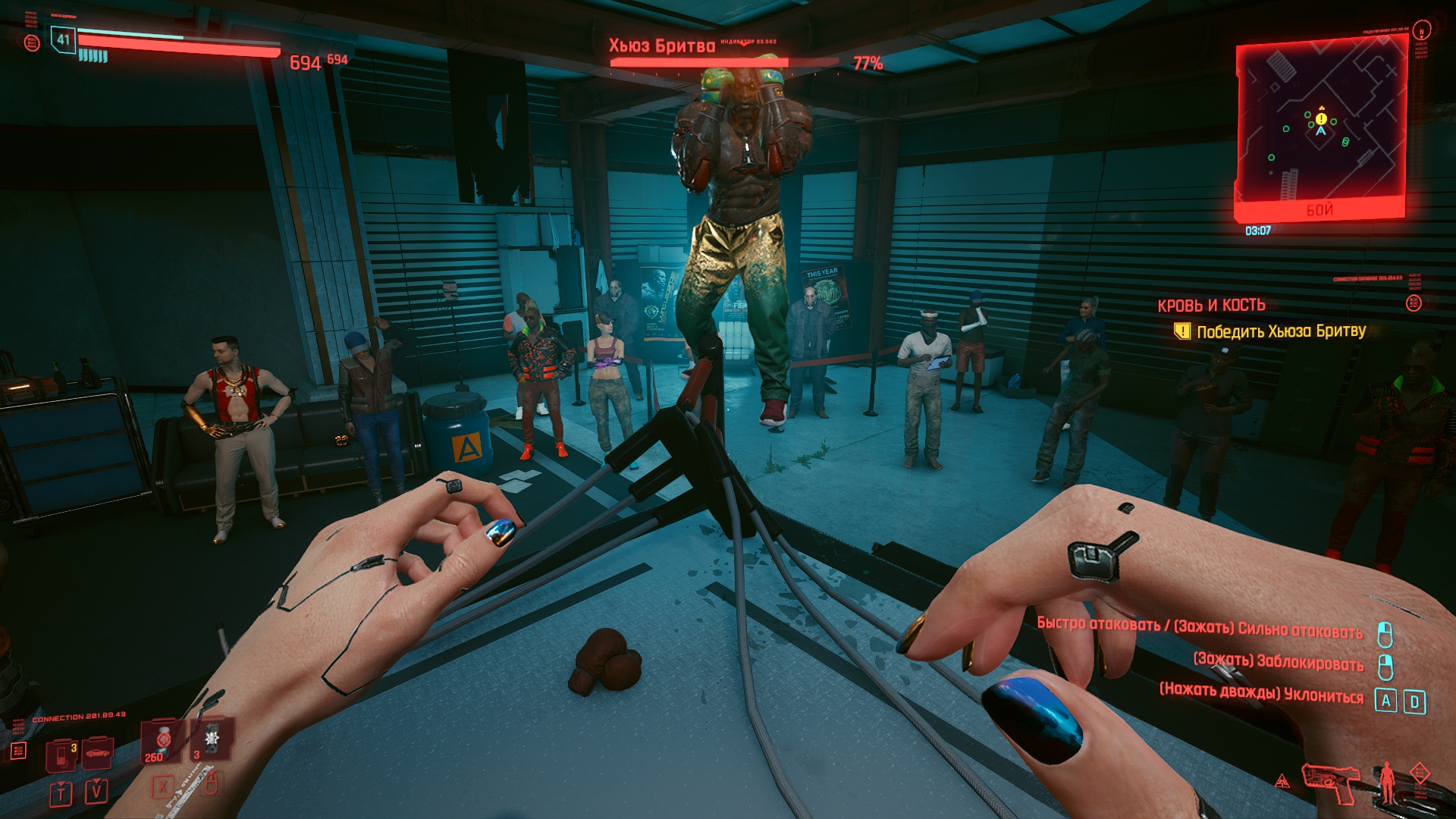This screenshot has width=1456, height=819.
Task: Select the pistol weapon icon
Action: coord(1332,783)
